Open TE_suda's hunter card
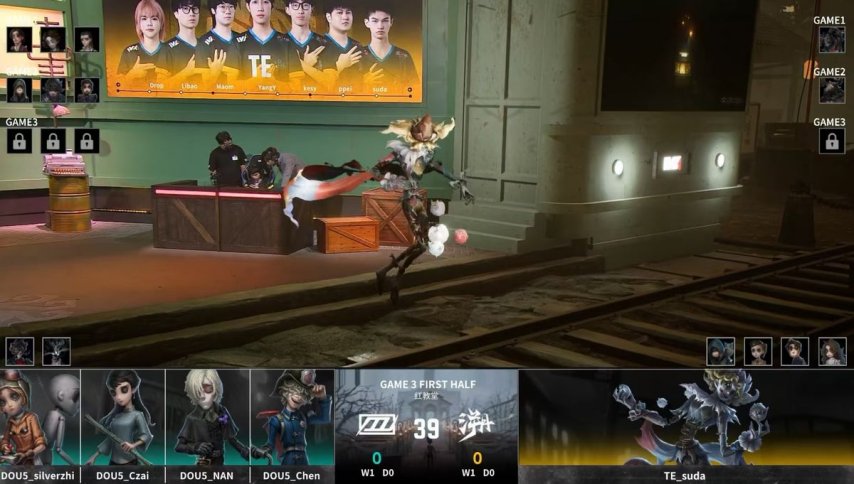Screen dimensions: 854x484 coord(686,418)
